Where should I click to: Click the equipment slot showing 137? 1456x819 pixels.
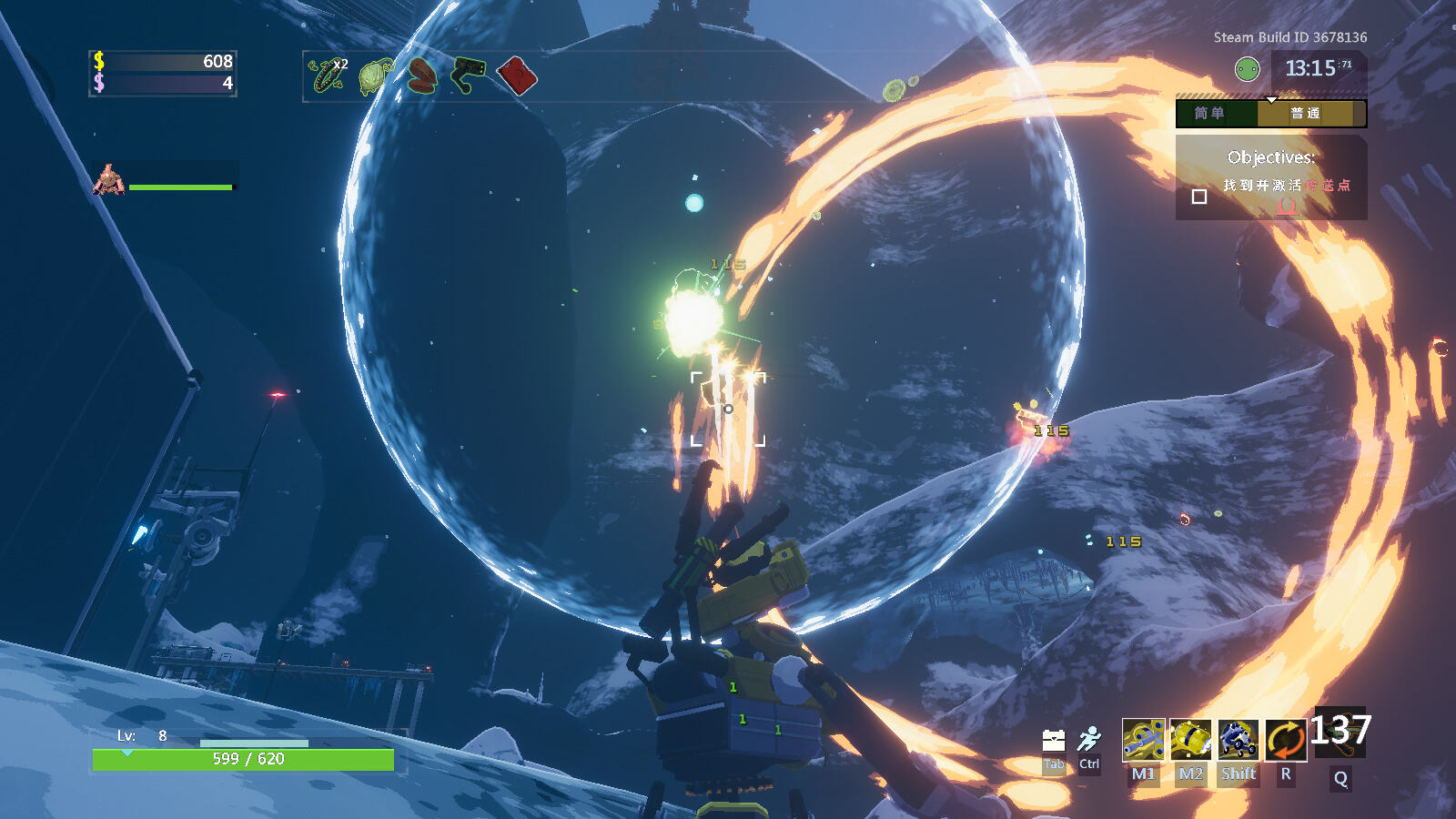(1340, 733)
